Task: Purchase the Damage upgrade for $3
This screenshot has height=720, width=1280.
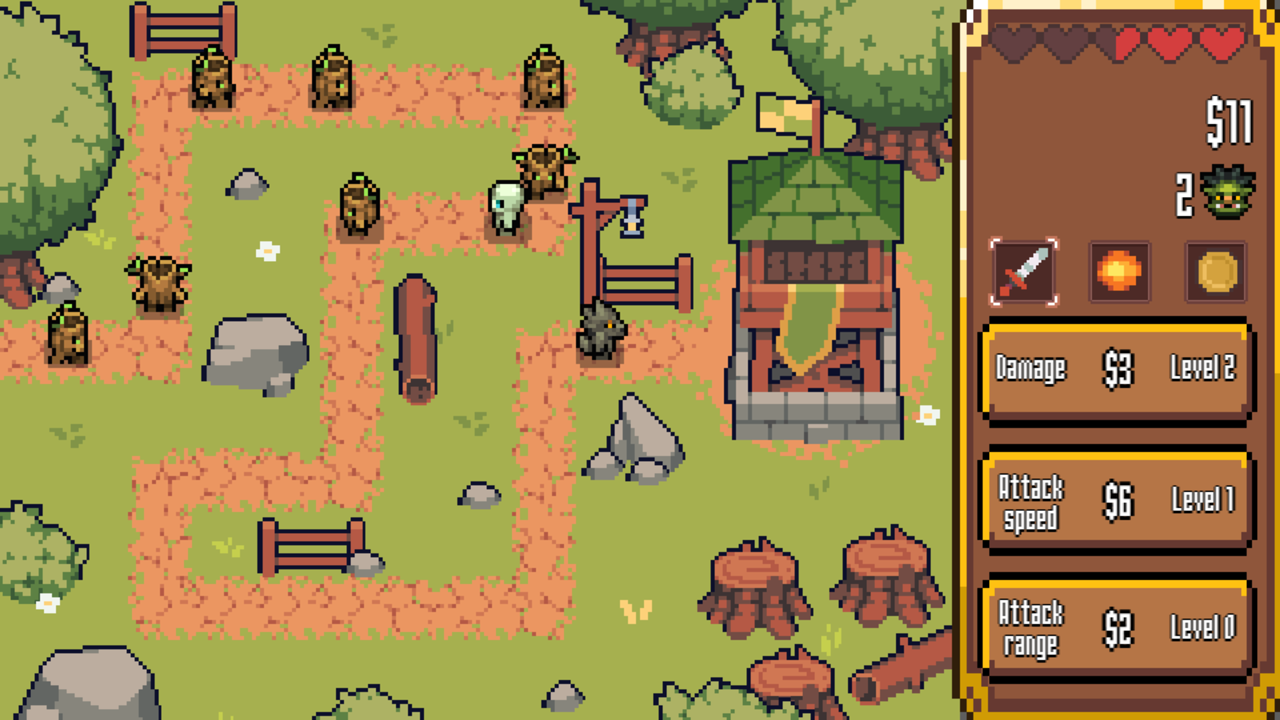Action: pyautogui.click(x=1115, y=370)
